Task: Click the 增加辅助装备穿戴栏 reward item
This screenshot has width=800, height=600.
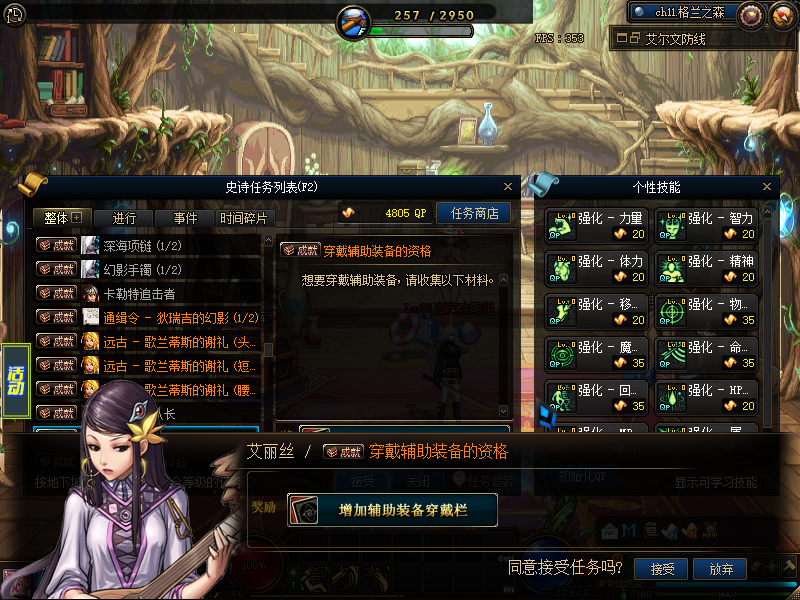Action: pos(391,510)
